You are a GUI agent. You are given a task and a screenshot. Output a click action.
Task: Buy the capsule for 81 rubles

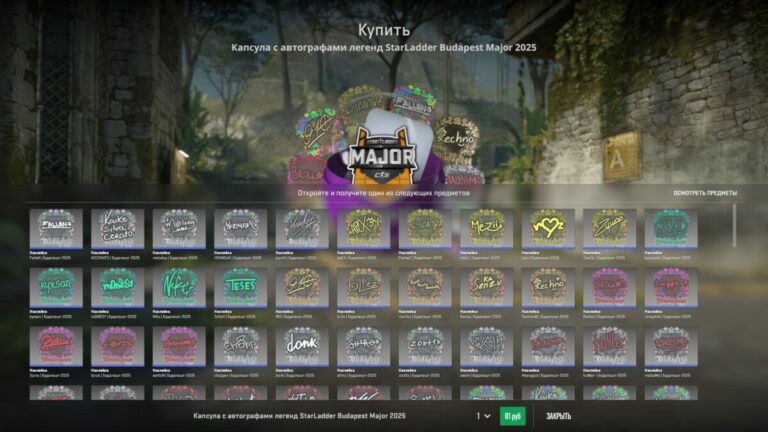[512, 416]
